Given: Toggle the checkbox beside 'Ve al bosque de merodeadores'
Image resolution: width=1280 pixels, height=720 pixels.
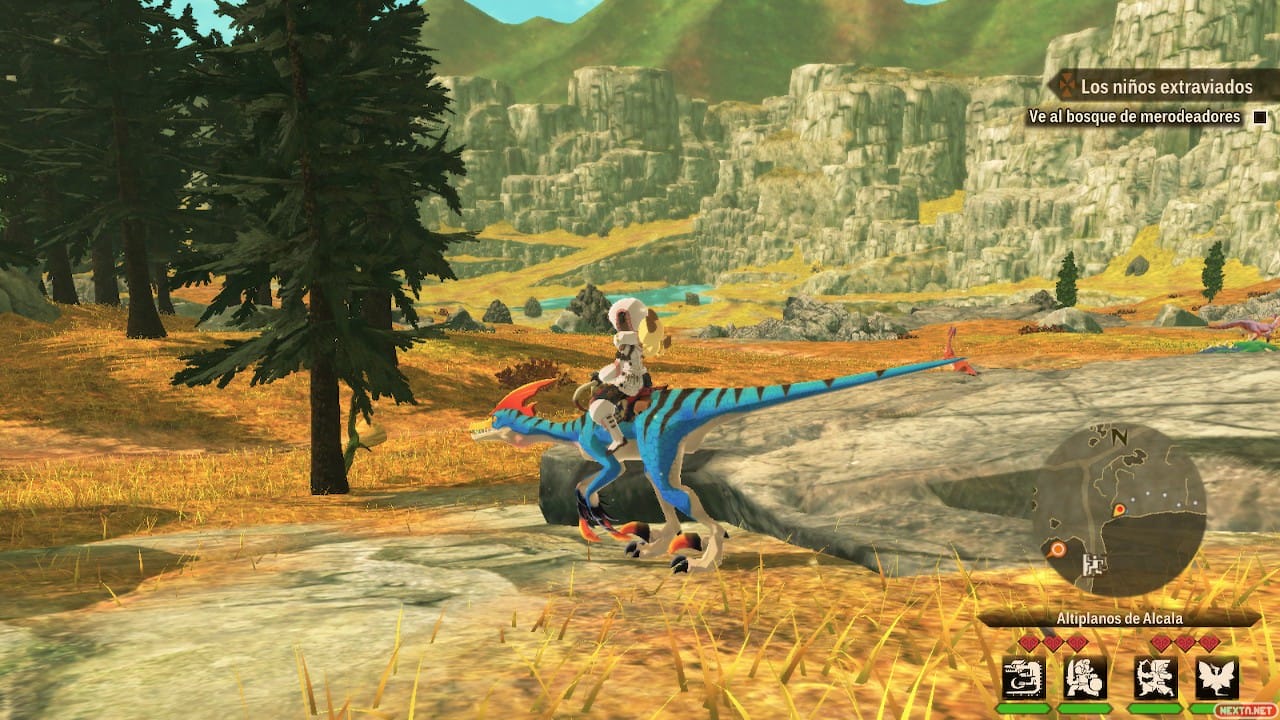Looking at the screenshot, I should coord(1258,117).
